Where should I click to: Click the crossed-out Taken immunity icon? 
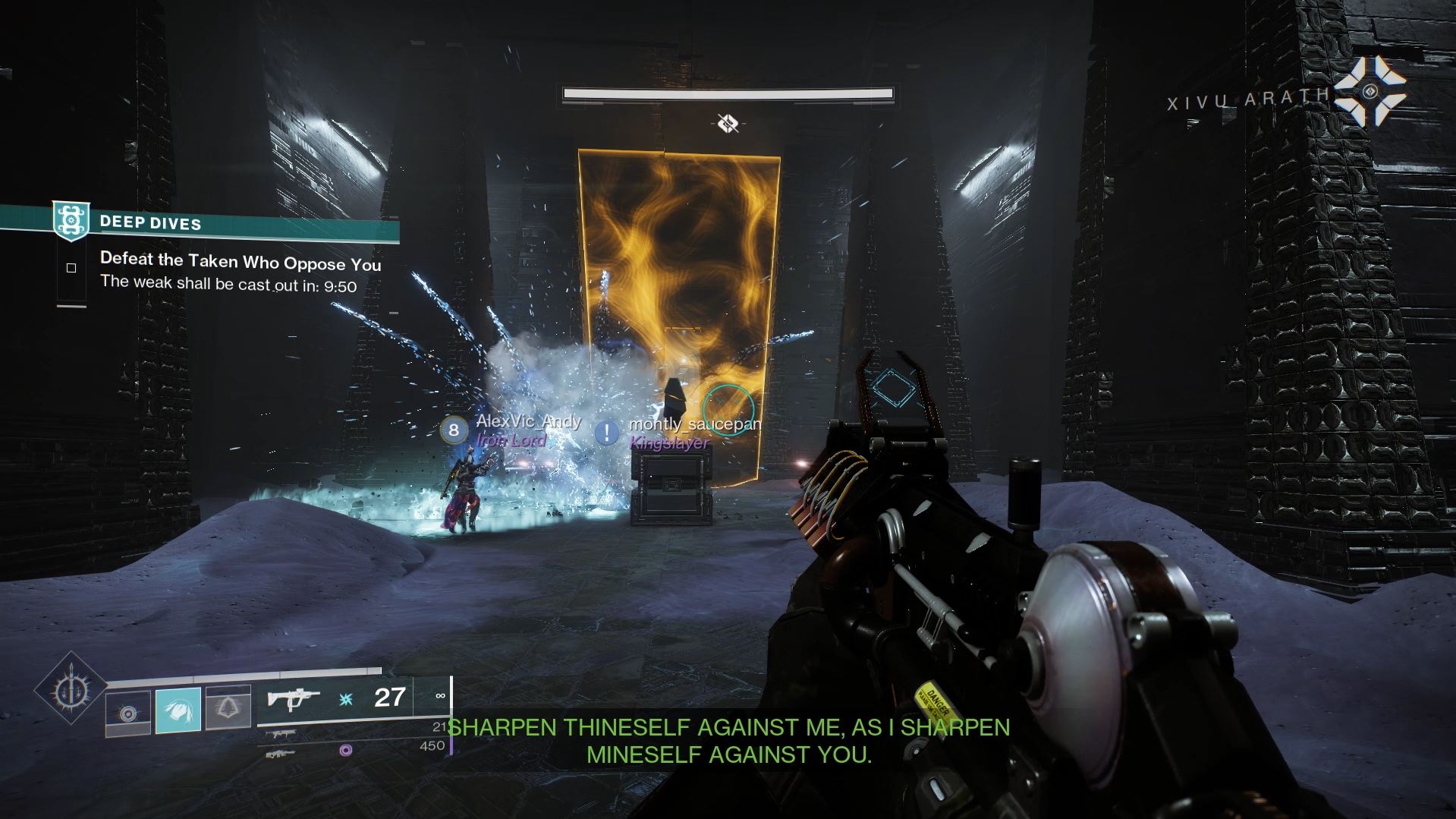pyautogui.click(x=728, y=121)
